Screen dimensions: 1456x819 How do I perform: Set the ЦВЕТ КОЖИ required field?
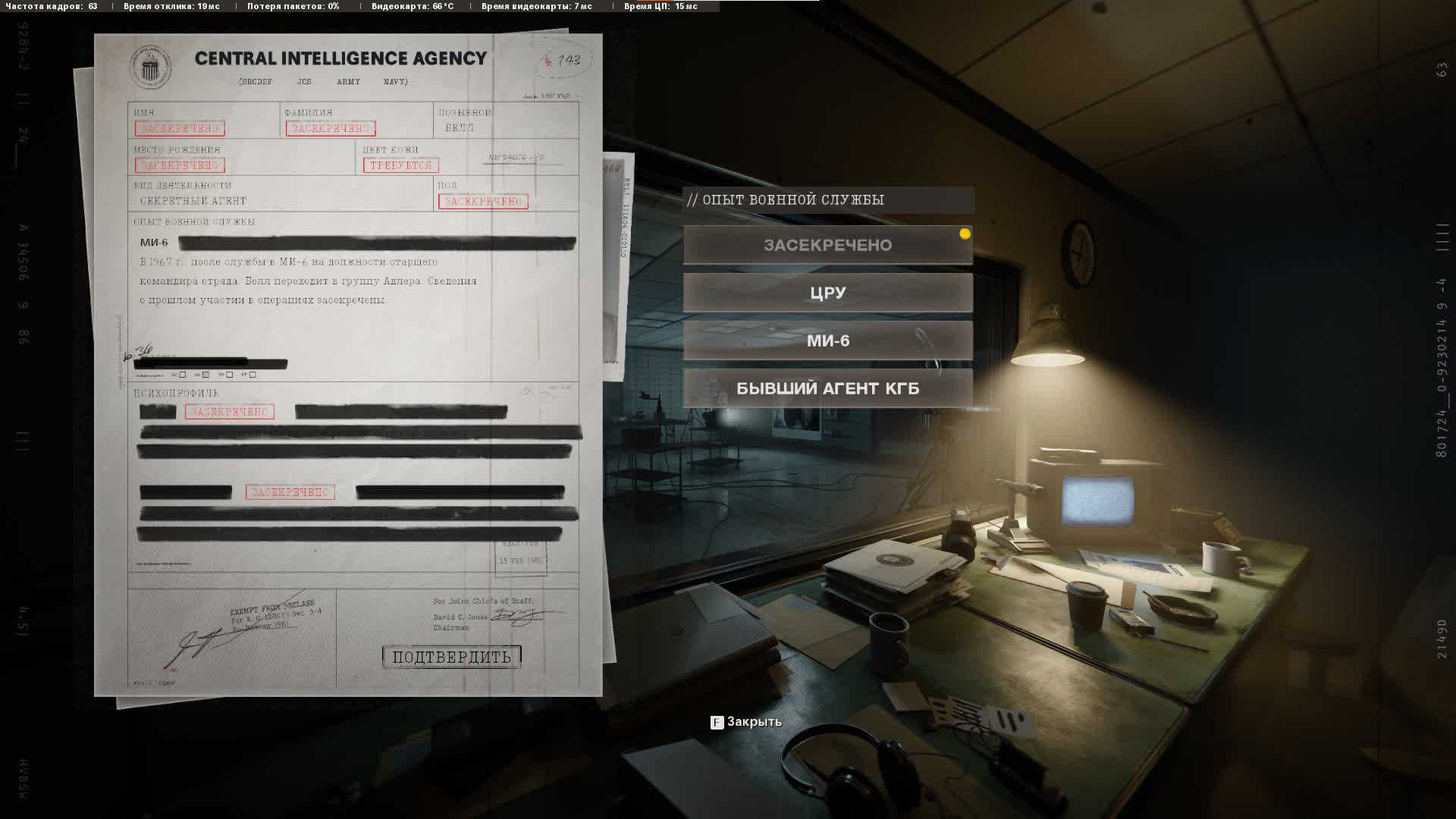(400, 165)
